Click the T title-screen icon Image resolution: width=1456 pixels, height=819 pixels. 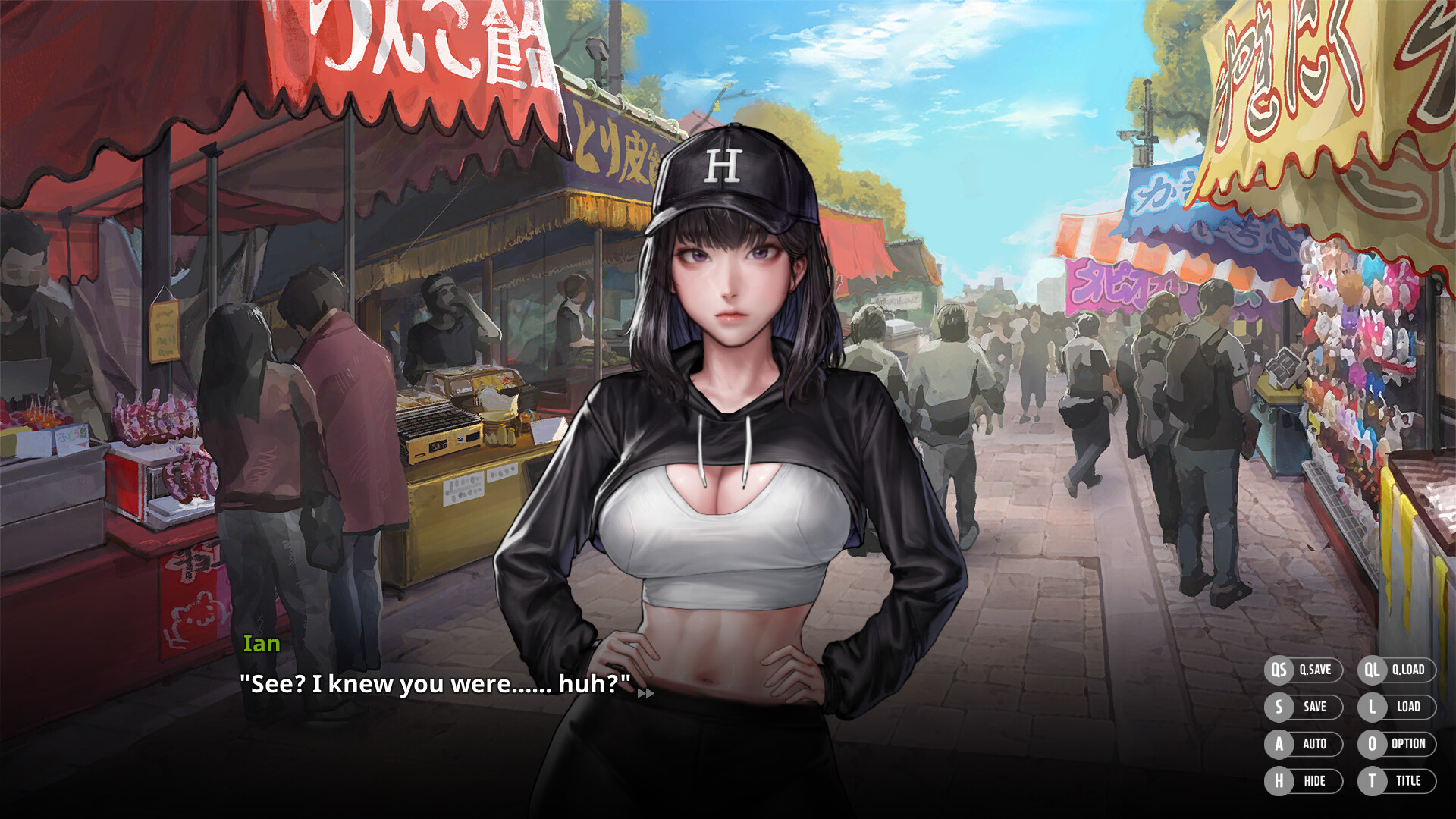(1374, 780)
